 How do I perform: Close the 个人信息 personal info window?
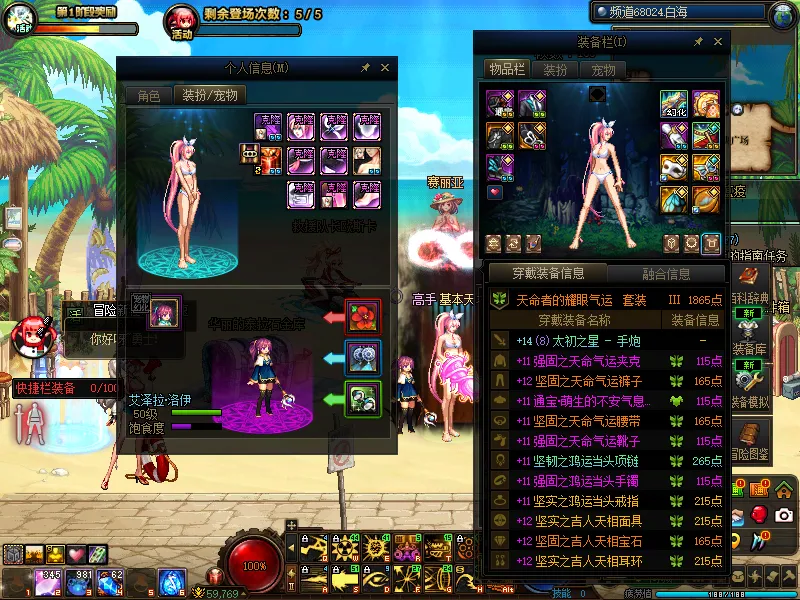click(385, 68)
